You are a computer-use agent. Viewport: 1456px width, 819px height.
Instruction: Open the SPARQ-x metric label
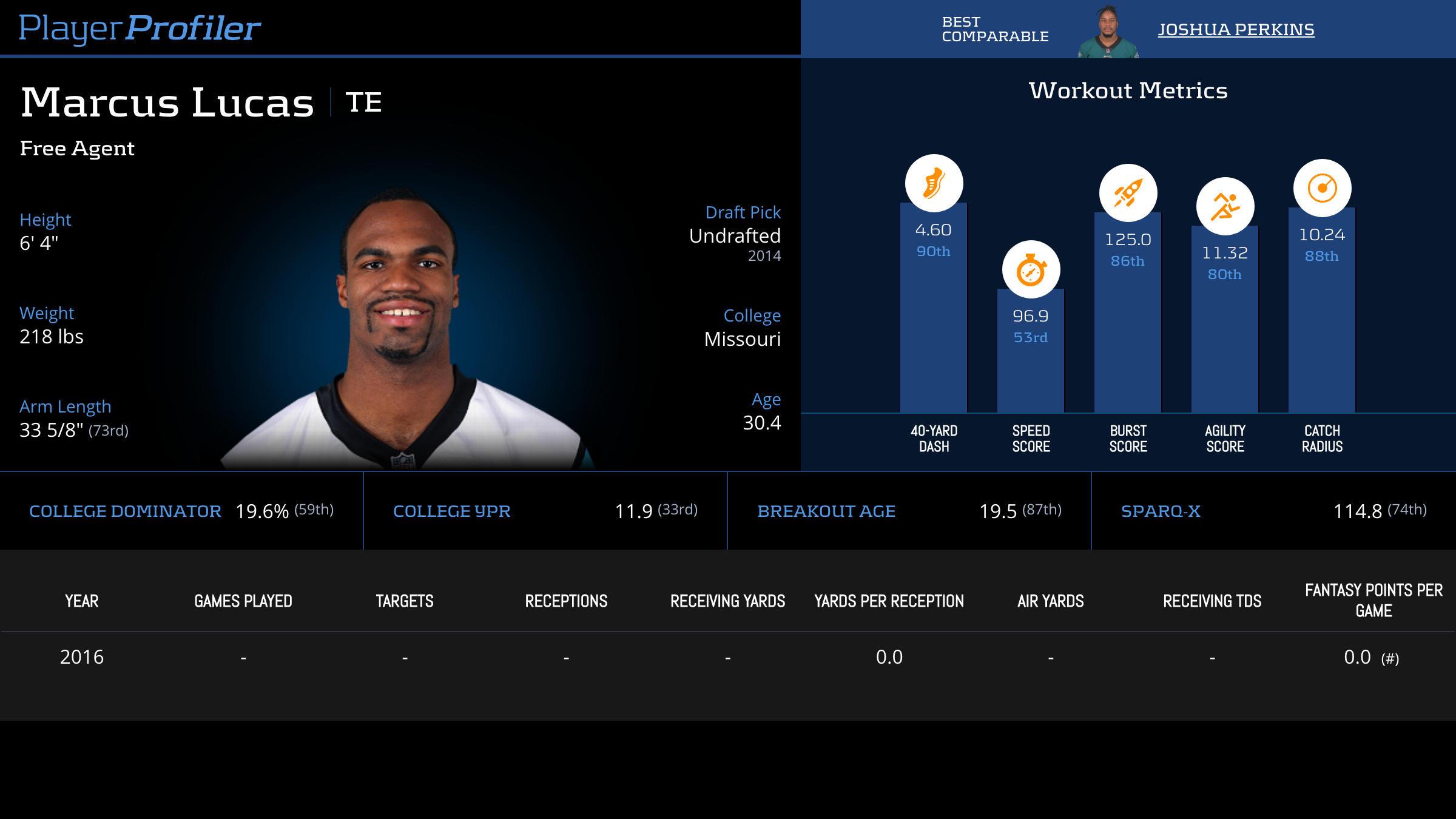click(1161, 511)
